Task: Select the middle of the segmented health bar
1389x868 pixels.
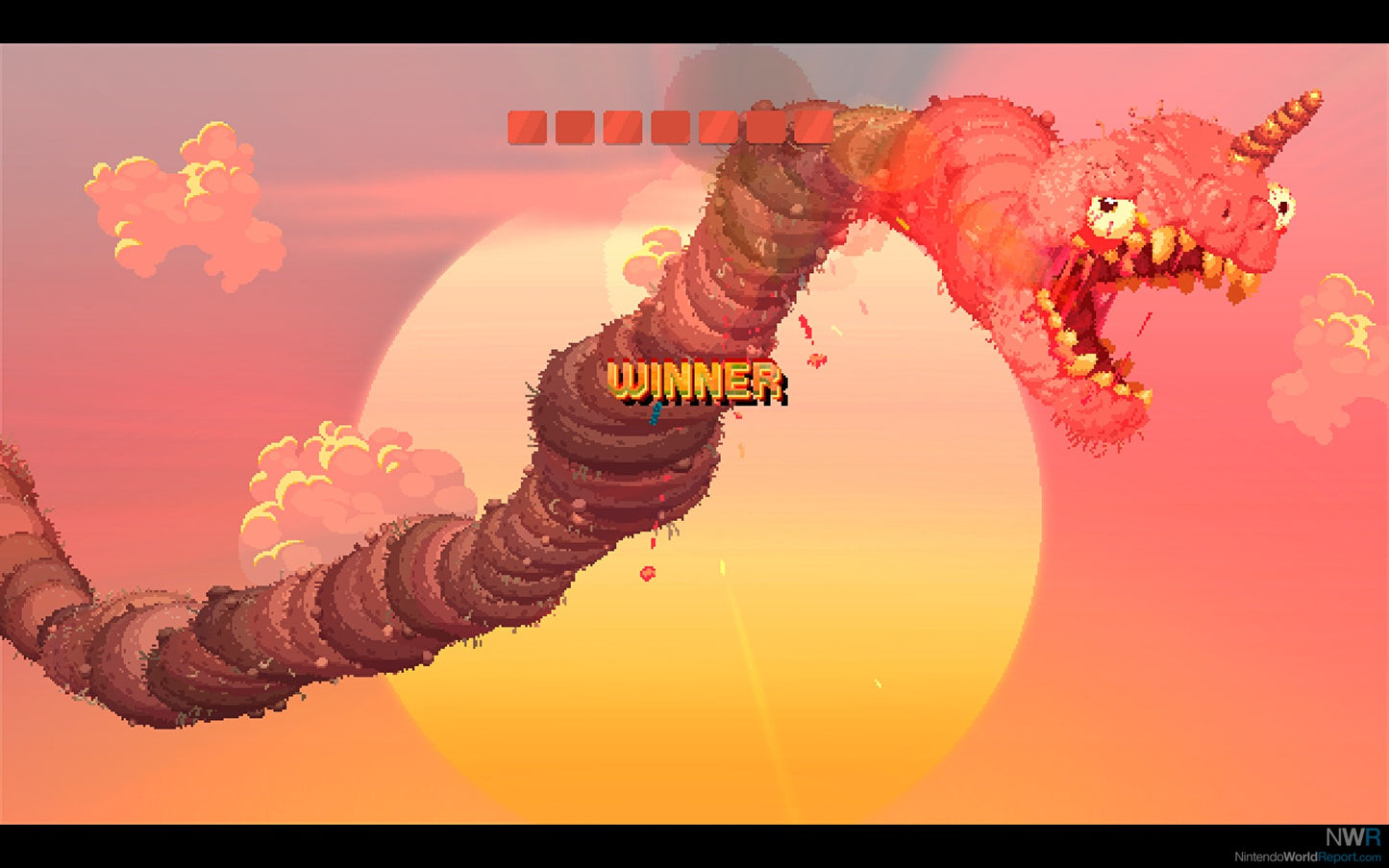Action: pos(670,126)
